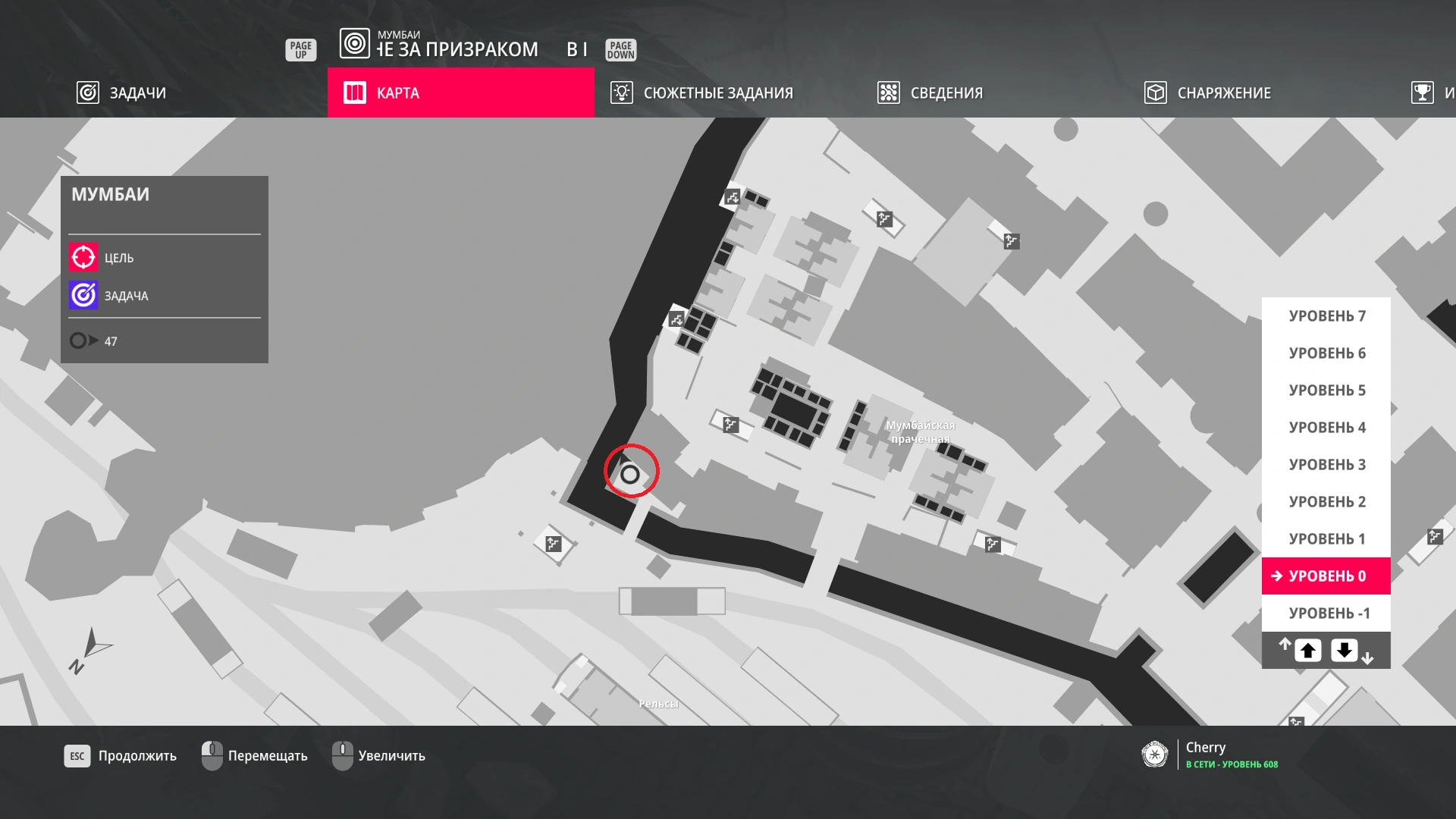Open the Сведения tab
Screen dimensions: 1456x819
(x=930, y=93)
